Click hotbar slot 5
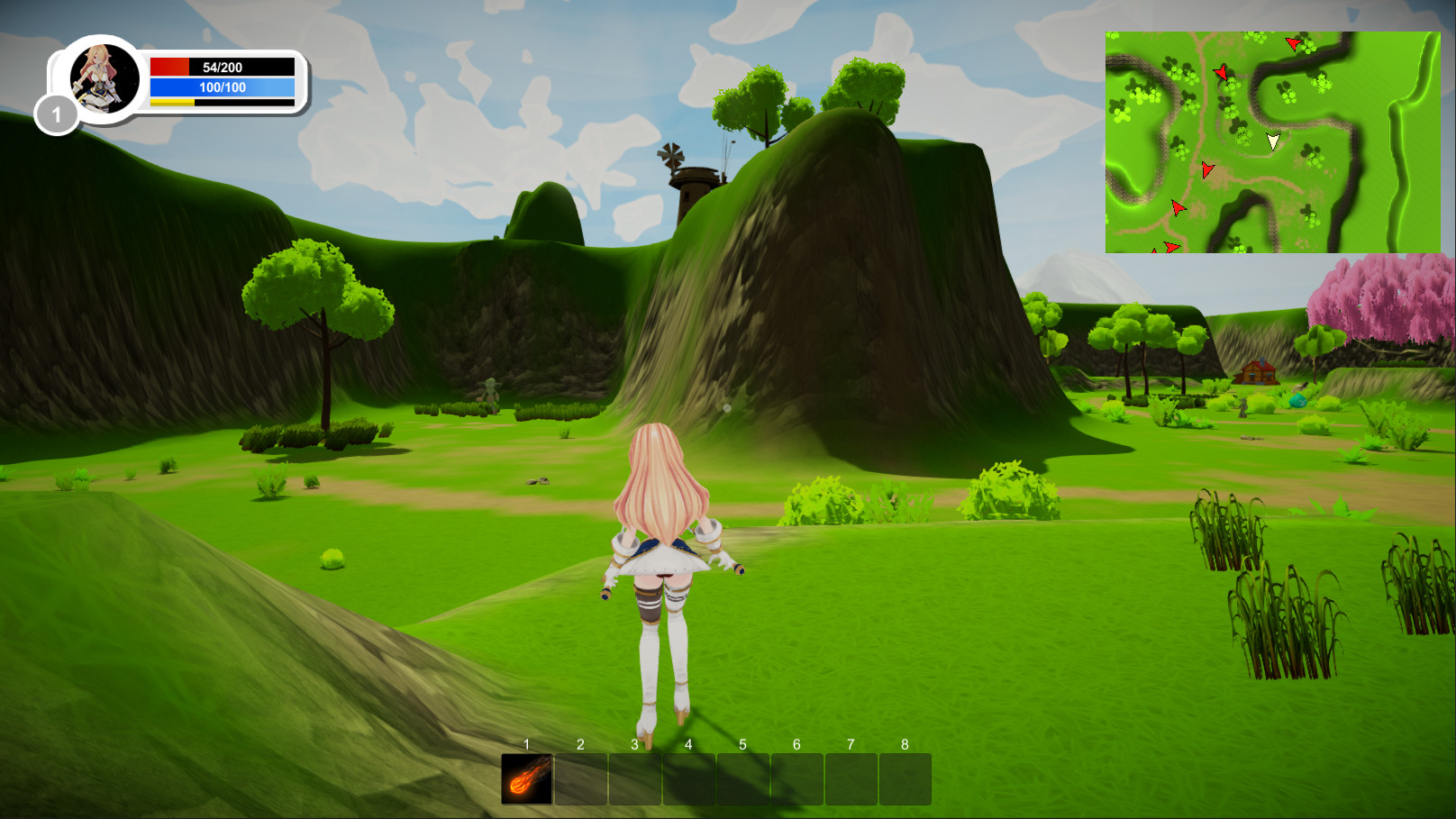The width and height of the screenshot is (1456, 819). click(x=742, y=780)
